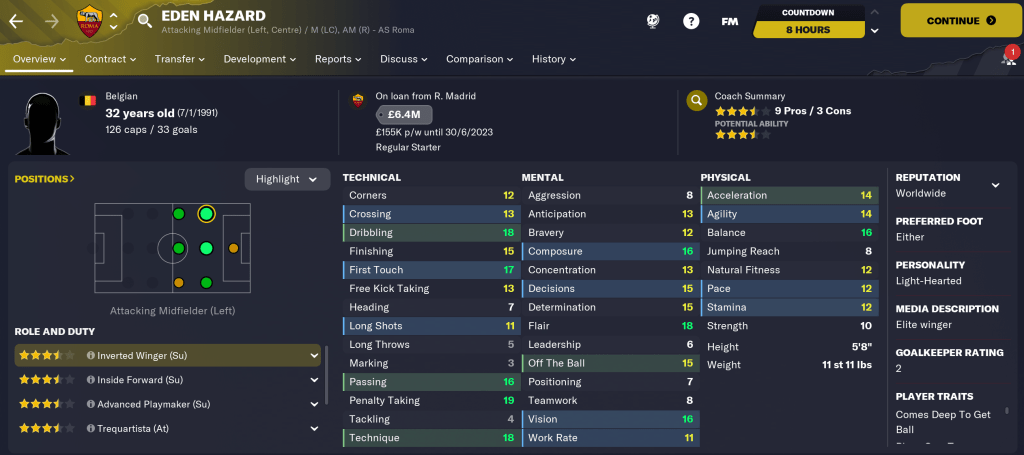
Task: Open the Positions link
Action: pyautogui.click(x=44, y=179)
